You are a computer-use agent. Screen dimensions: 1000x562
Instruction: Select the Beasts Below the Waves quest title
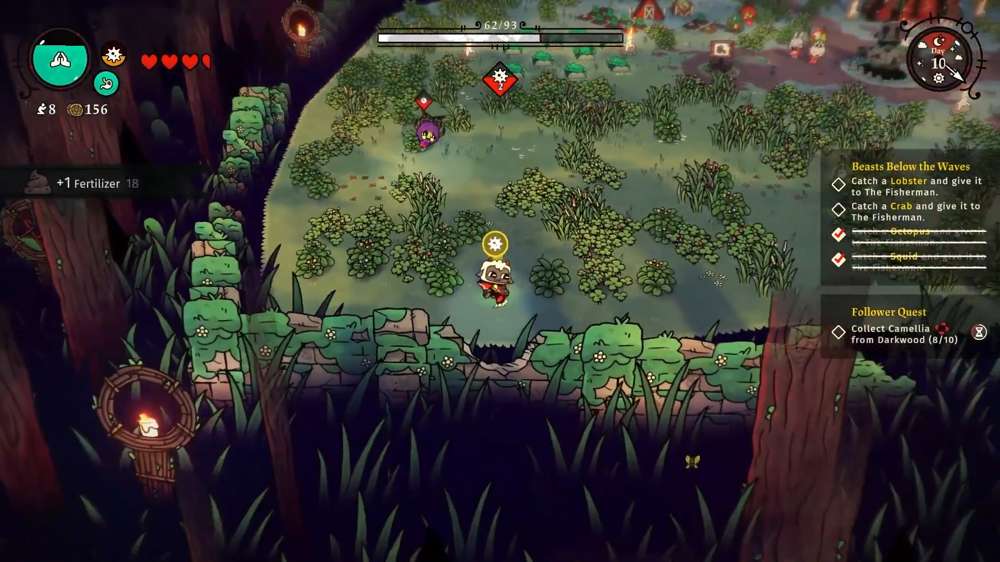pyautogui.click(x=910, y=166)
